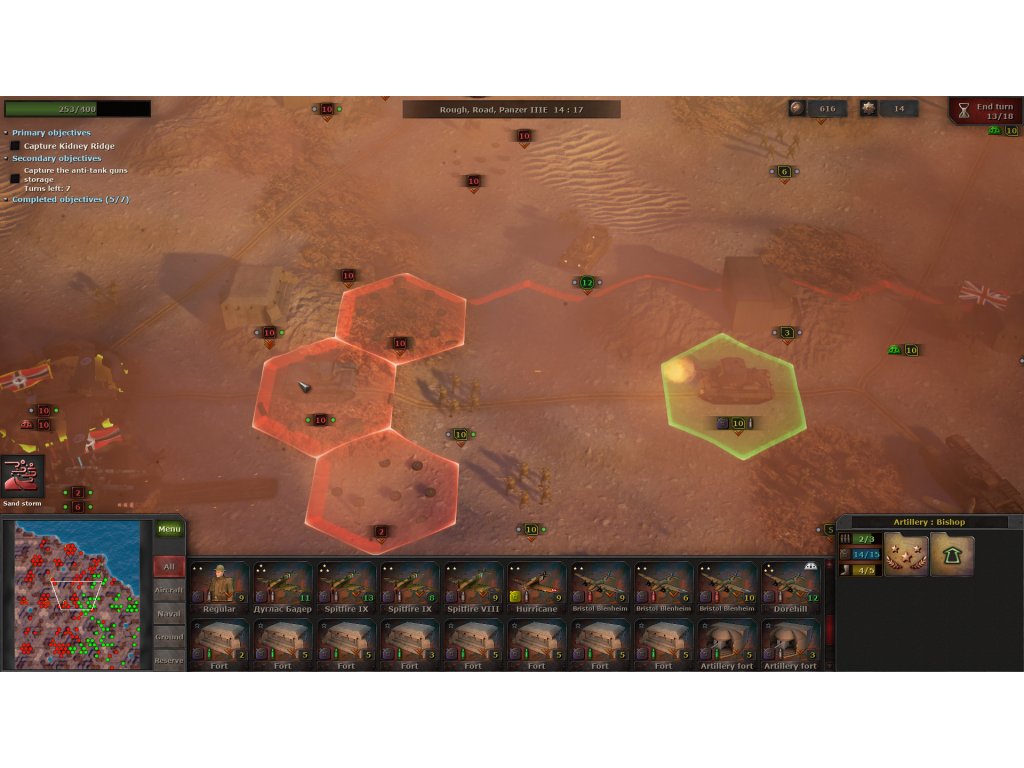Choose the Spitfire VIII unit card
This screenshot has height=768, width=1024.
click(x=473, y=587)
